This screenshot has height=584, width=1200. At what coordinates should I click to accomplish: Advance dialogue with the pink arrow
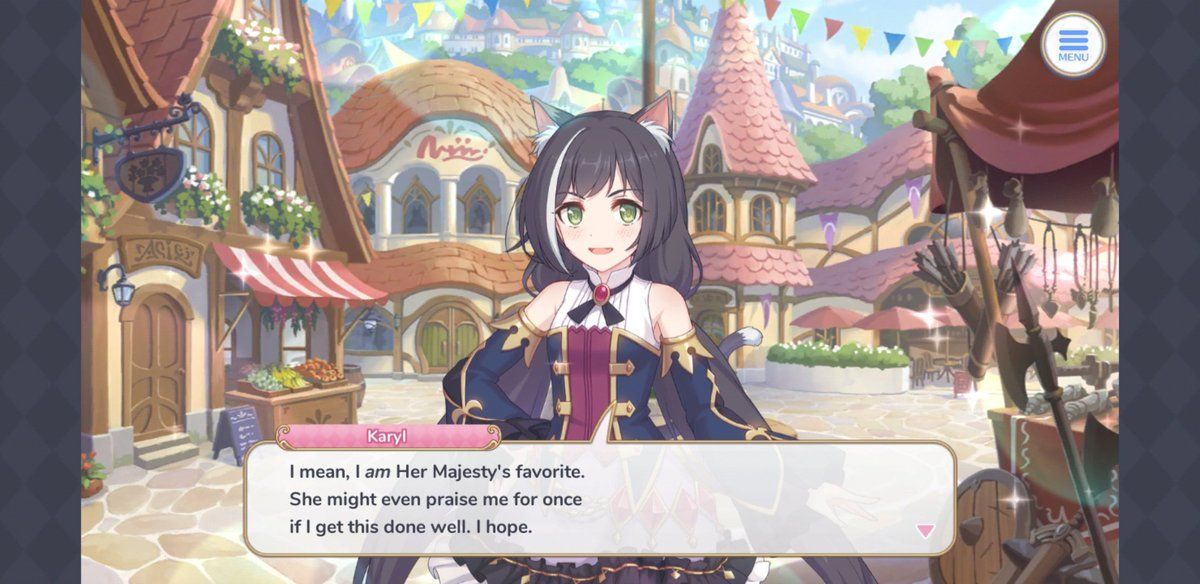[x=925, y=530]
